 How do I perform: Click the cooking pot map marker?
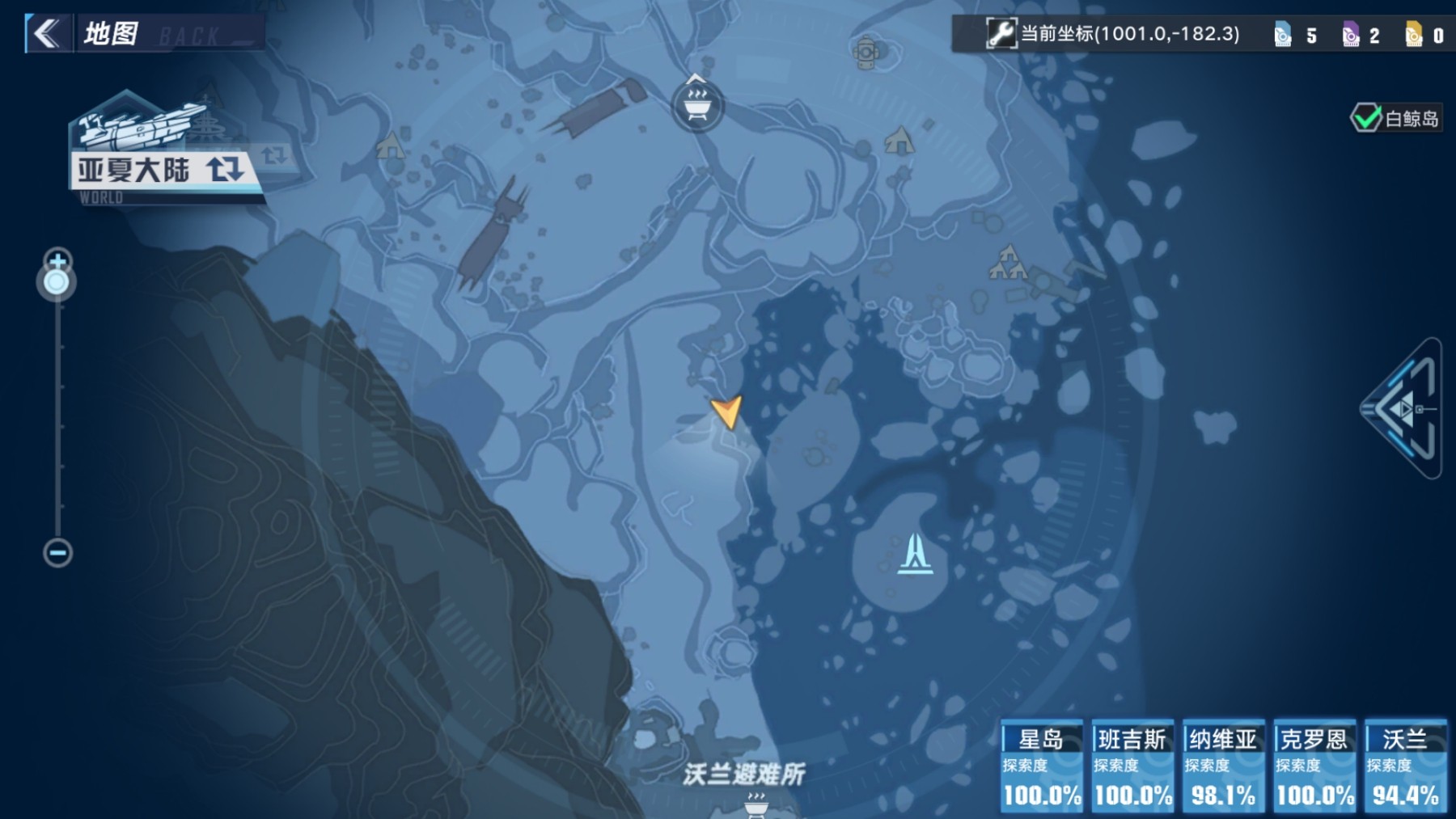[696, 104]
